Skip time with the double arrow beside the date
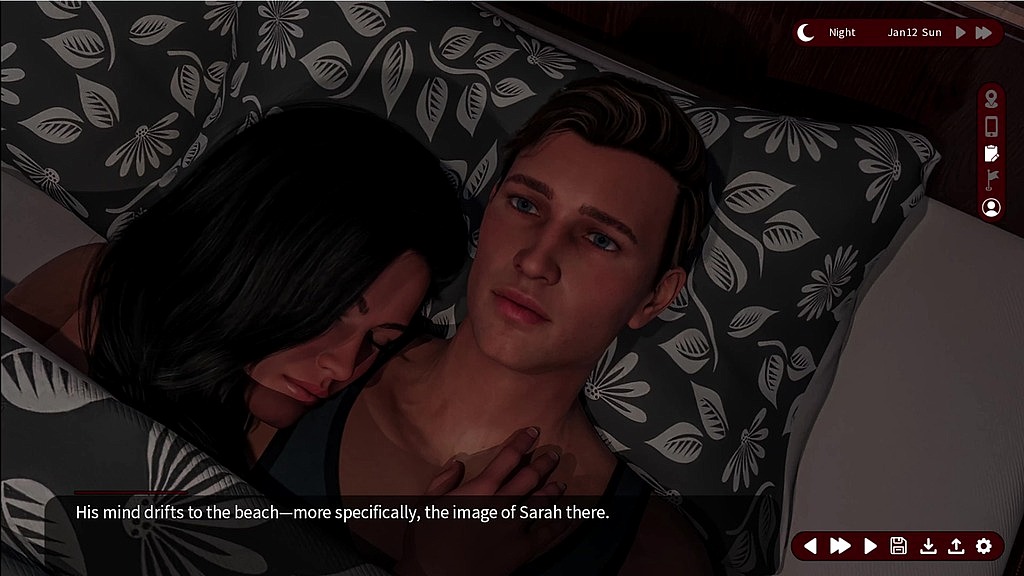Image resolution: width=1024 pixels, height=576 pixels. click(984, 33)
